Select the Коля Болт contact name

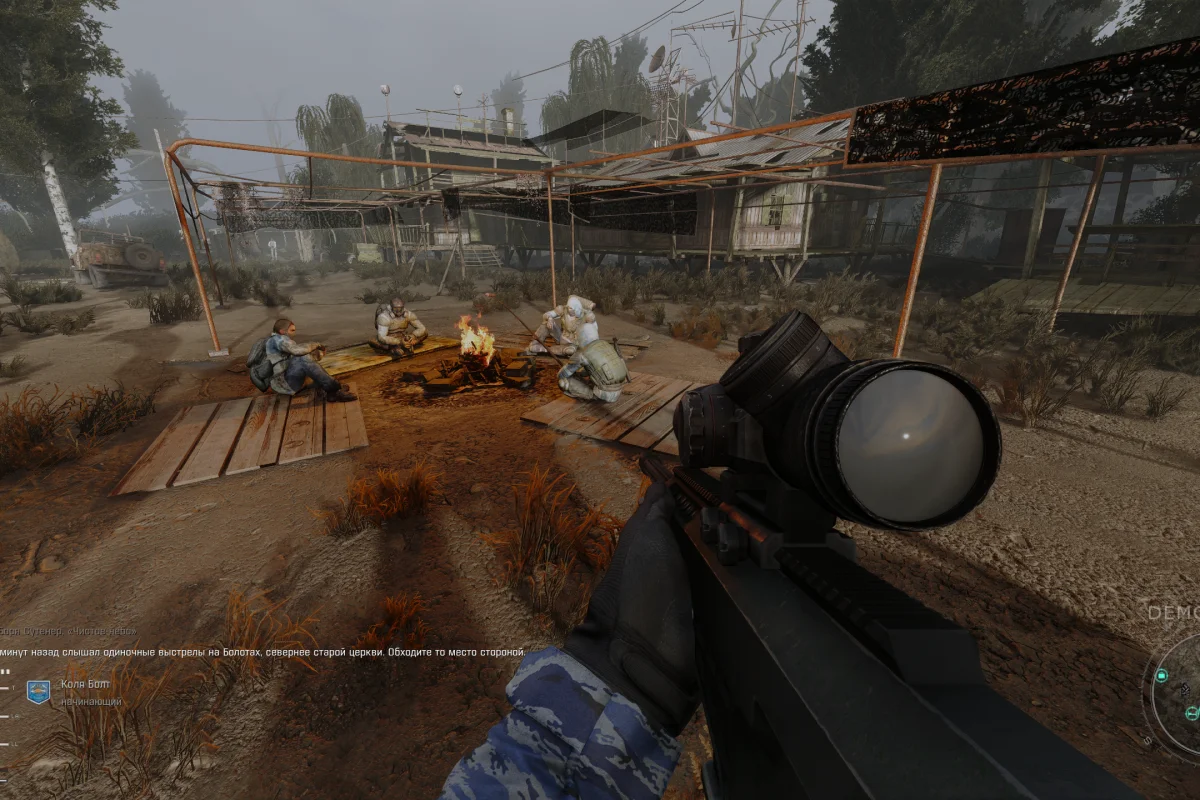pyautogui.click(x=84, y=685)
